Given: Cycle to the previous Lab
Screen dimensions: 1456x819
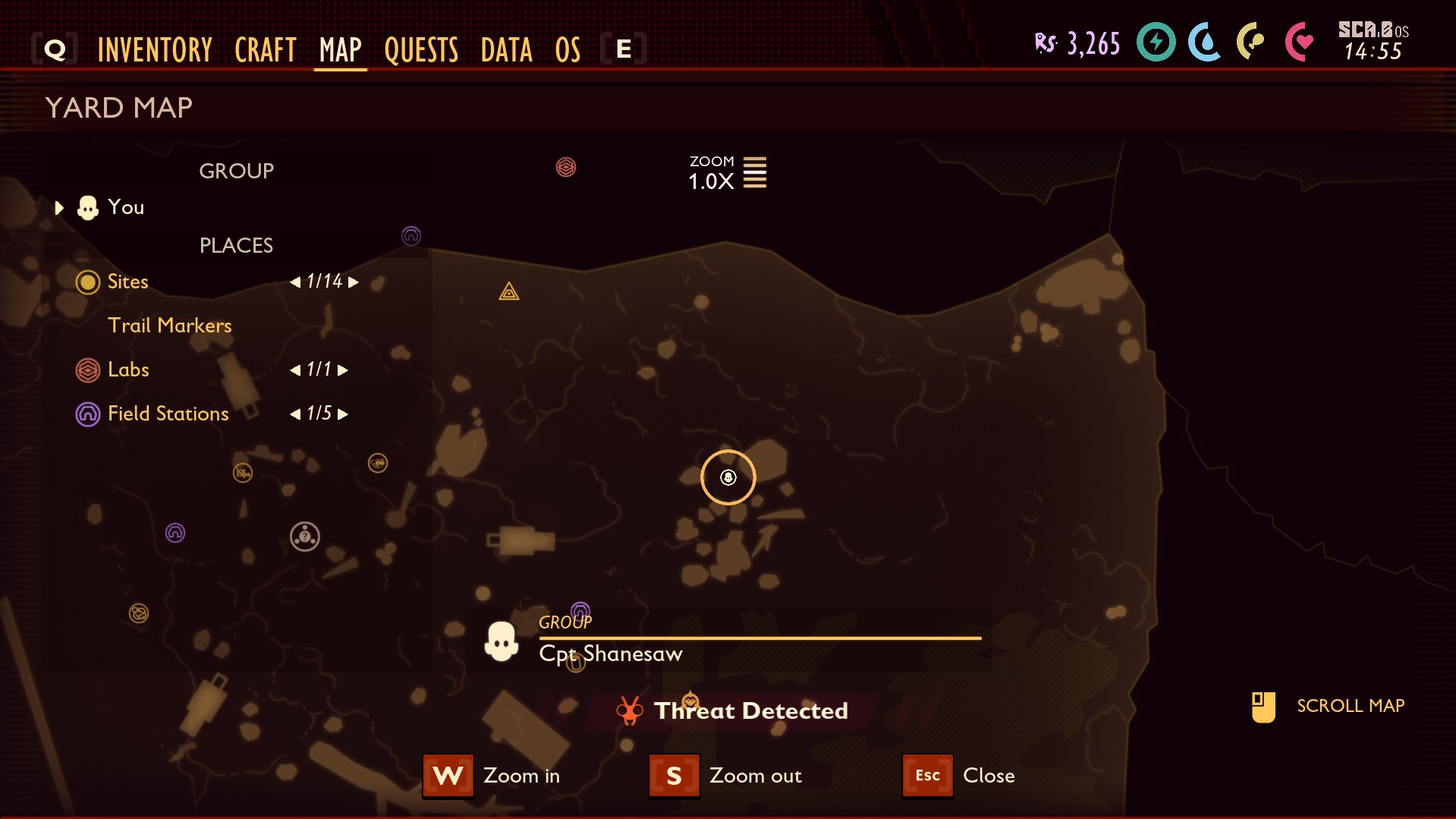Looking at the screenshot, I should pyautogui.click(x=295, y=370).
